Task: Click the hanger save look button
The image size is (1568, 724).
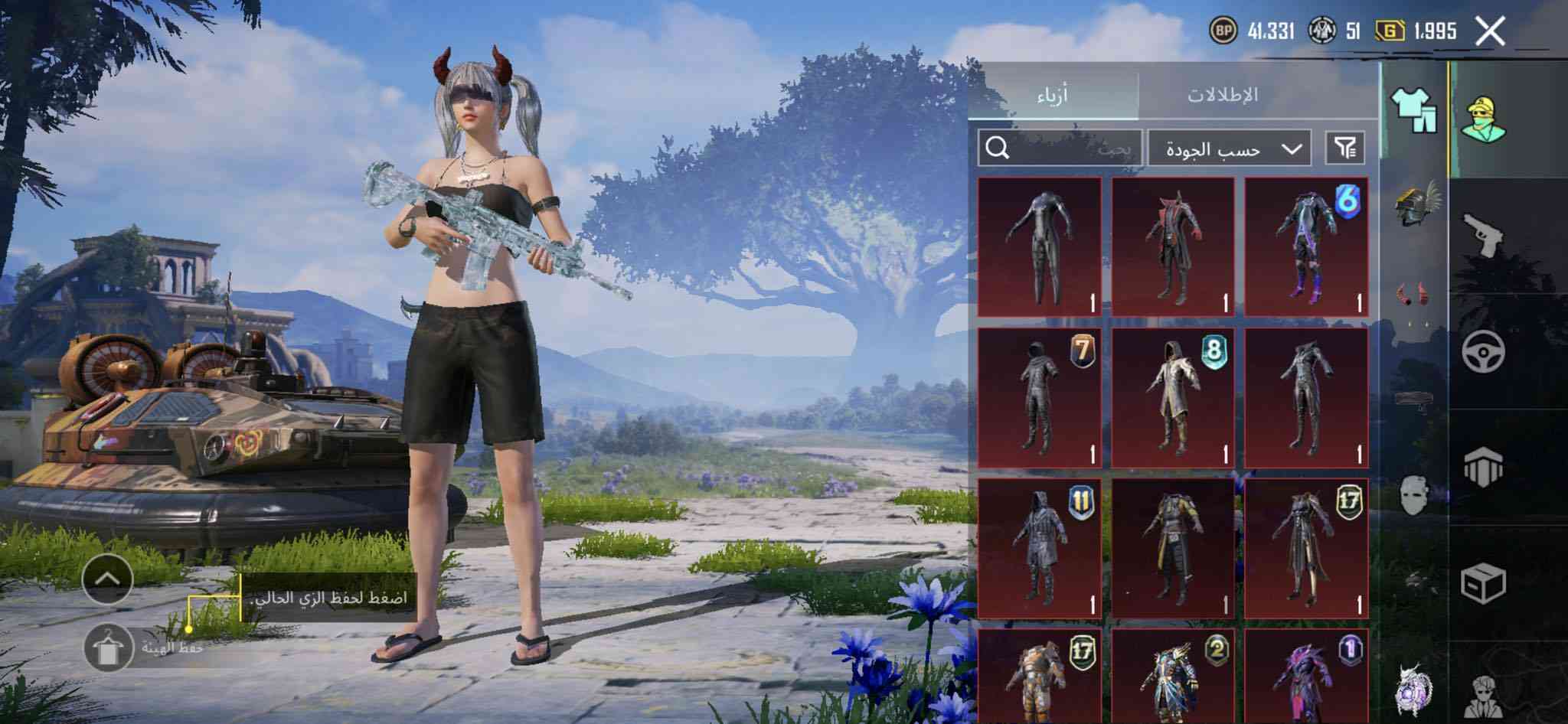Action: [107, 647]
